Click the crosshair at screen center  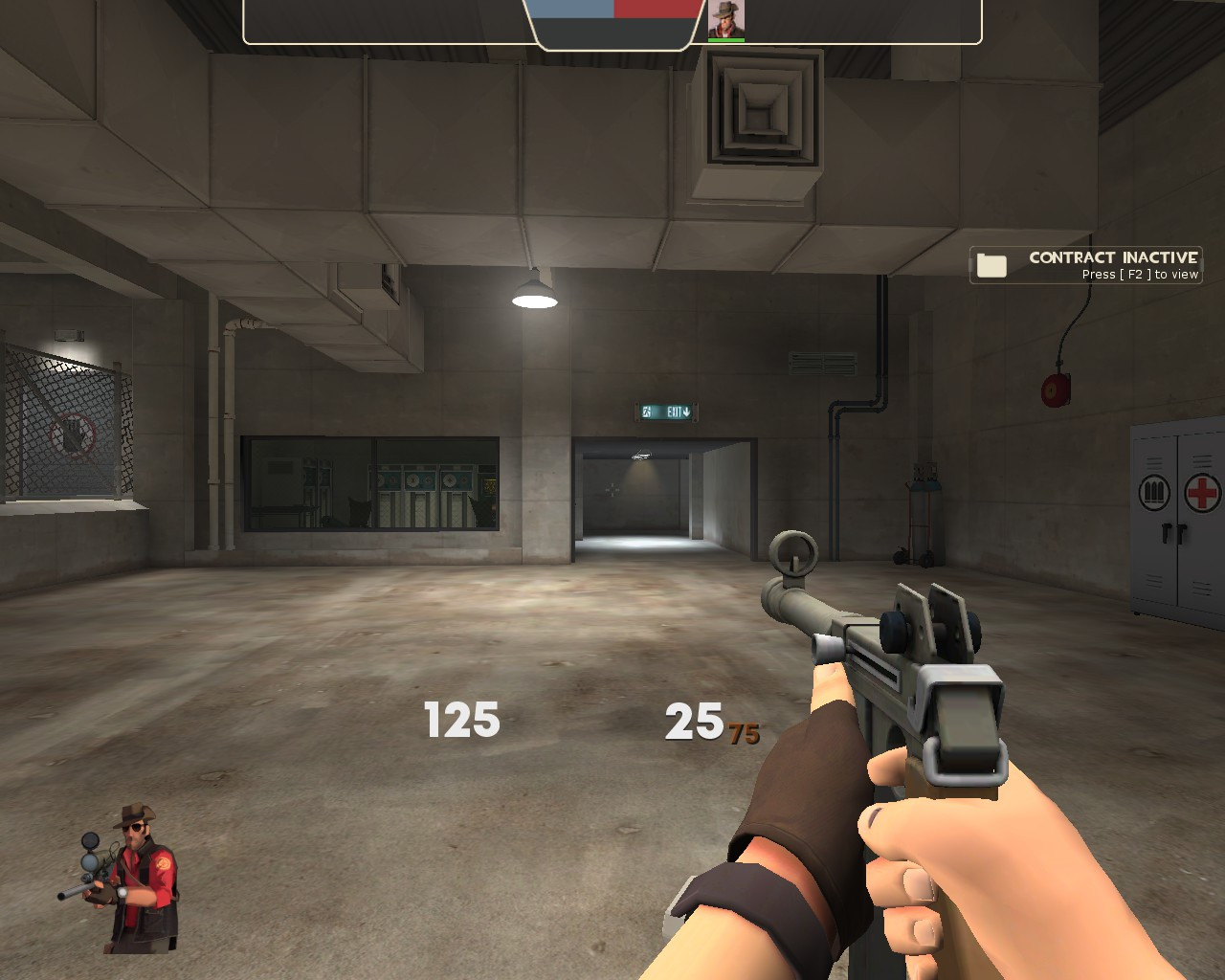coord(612,490)
